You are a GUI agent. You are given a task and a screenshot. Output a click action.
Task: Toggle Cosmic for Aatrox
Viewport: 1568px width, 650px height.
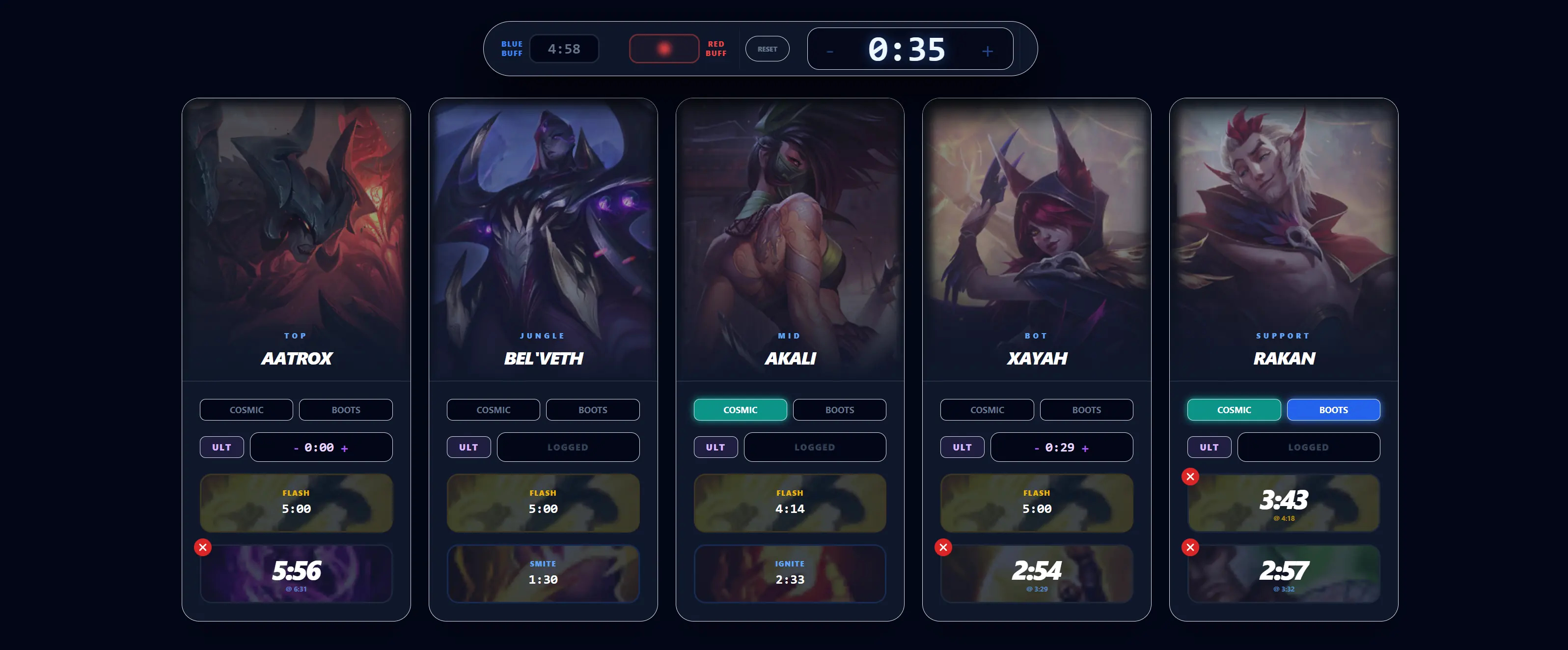(x=246, y=410)
